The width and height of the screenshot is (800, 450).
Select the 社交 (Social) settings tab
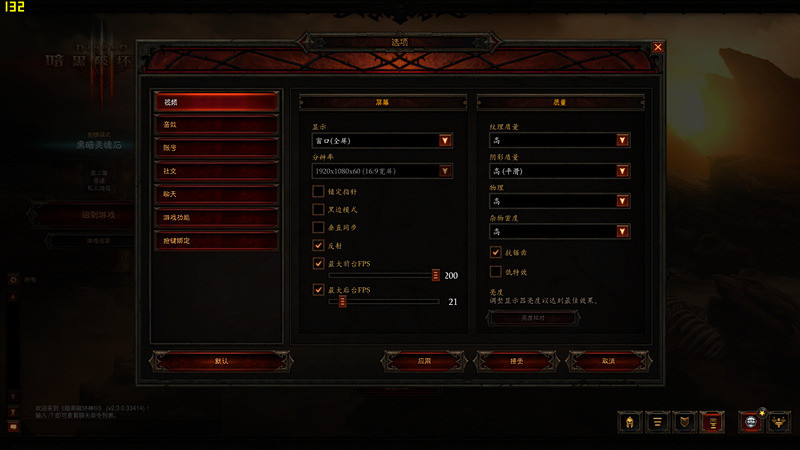[215, 171]
